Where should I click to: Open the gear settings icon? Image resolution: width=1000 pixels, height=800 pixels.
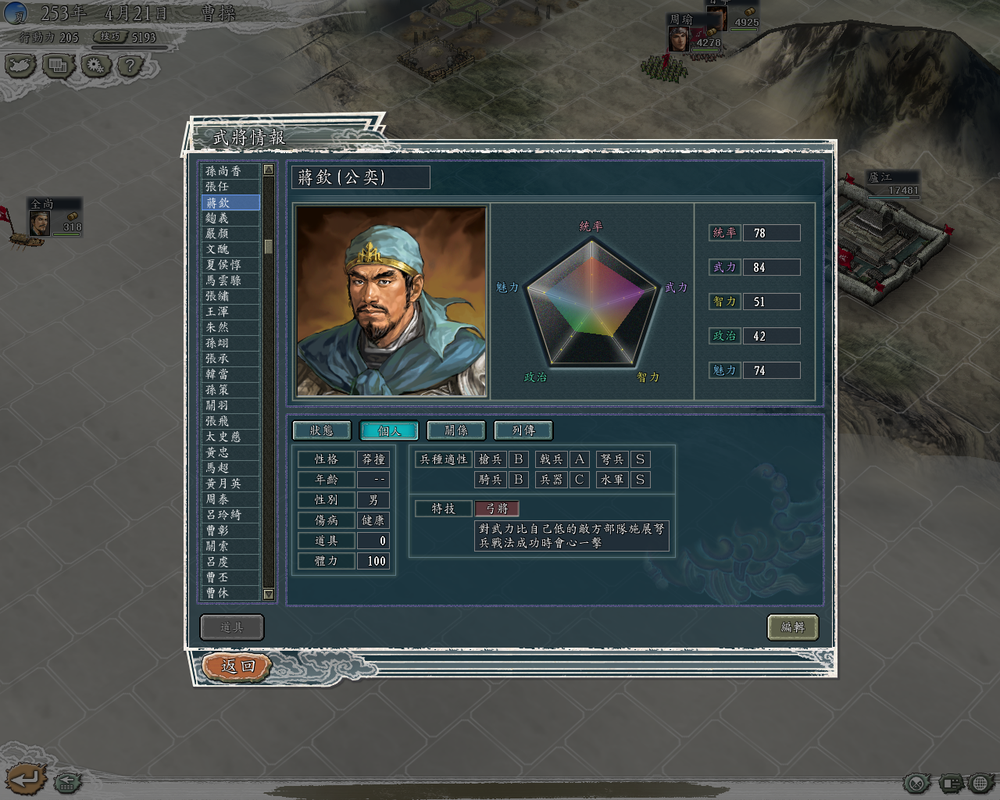[95, 66]
